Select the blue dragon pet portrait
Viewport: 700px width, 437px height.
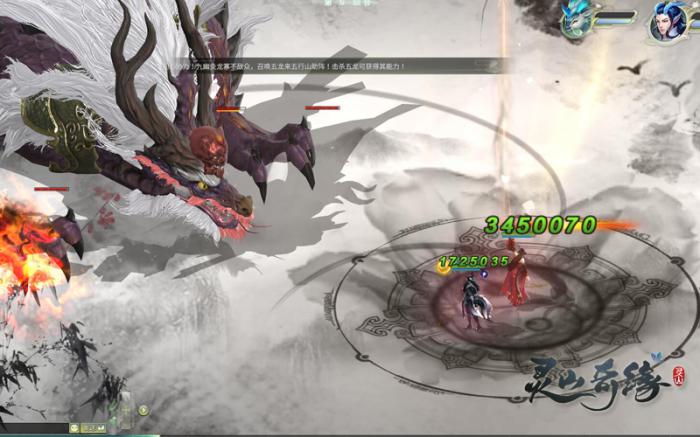pyautogui.click(x=573, y=22)
